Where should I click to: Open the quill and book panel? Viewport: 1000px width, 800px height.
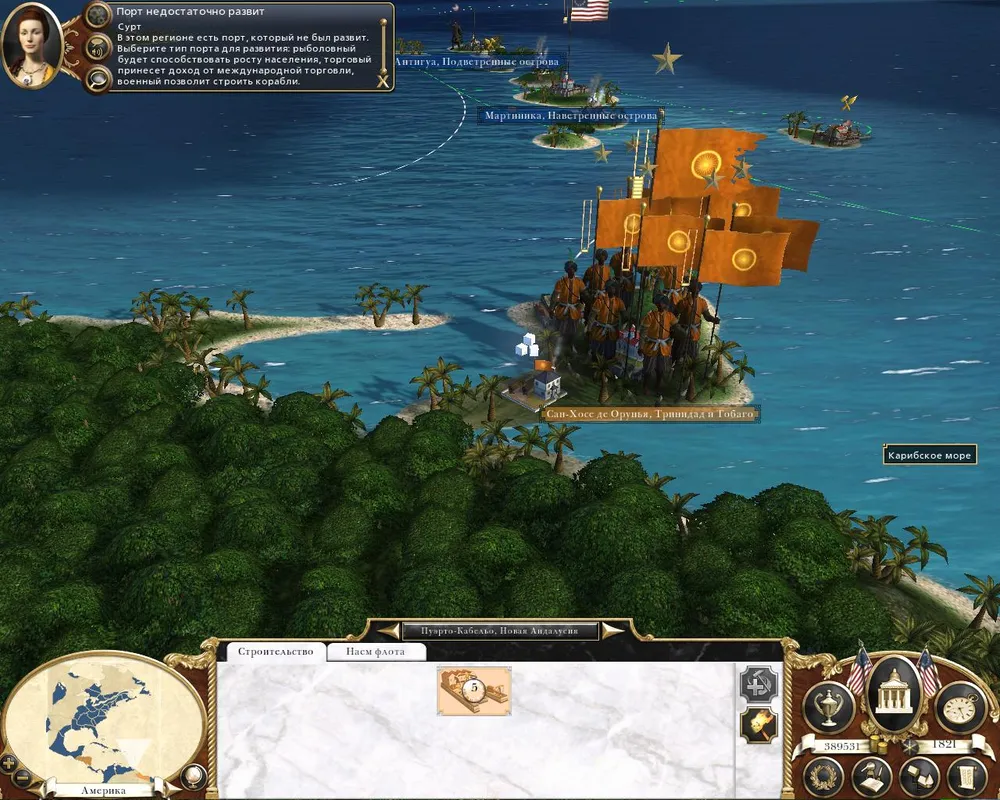872,776
